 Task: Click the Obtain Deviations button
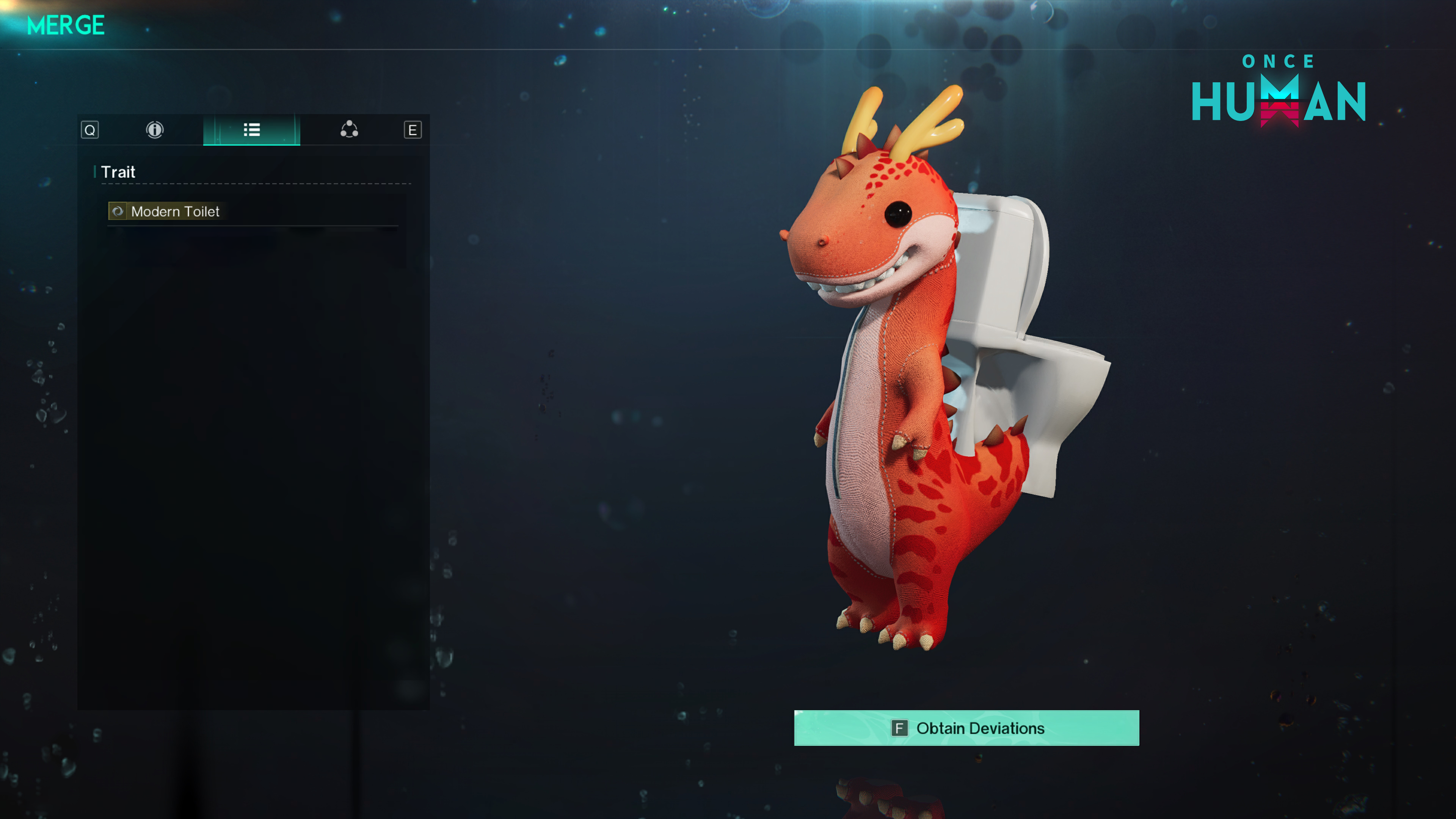[x=966, y=728]
